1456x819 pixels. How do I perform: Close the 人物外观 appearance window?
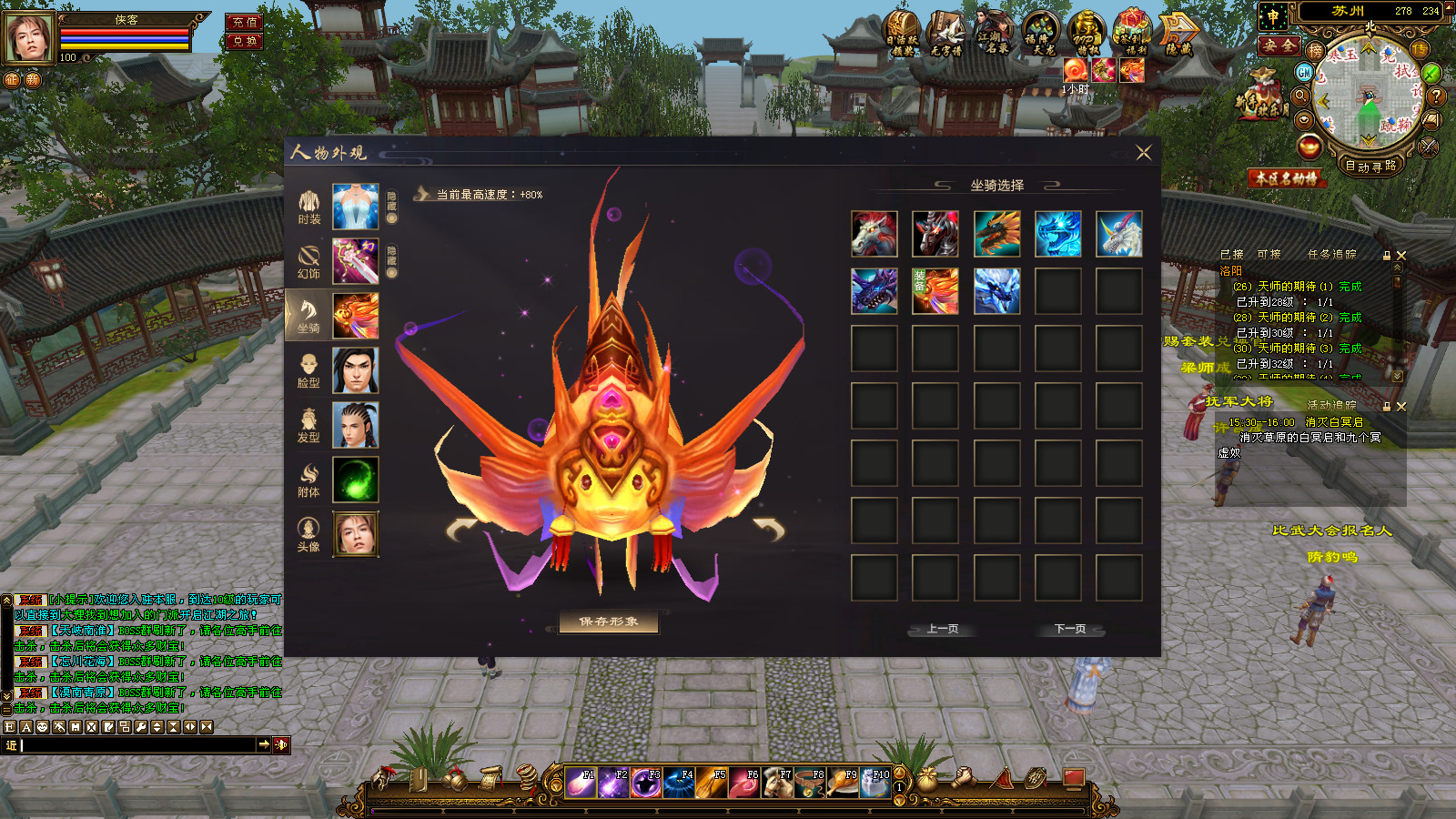tap(1144, 153)
